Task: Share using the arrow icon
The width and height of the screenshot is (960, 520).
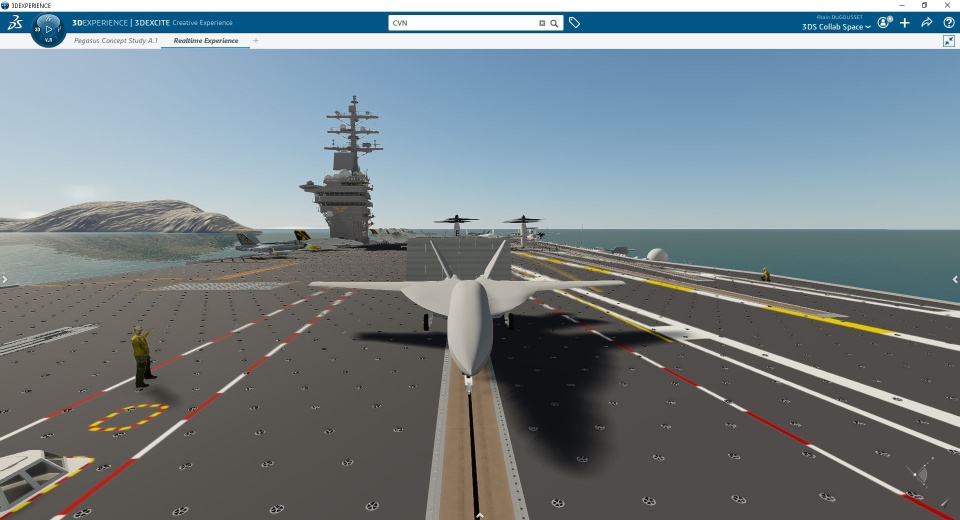Action: 927,22
